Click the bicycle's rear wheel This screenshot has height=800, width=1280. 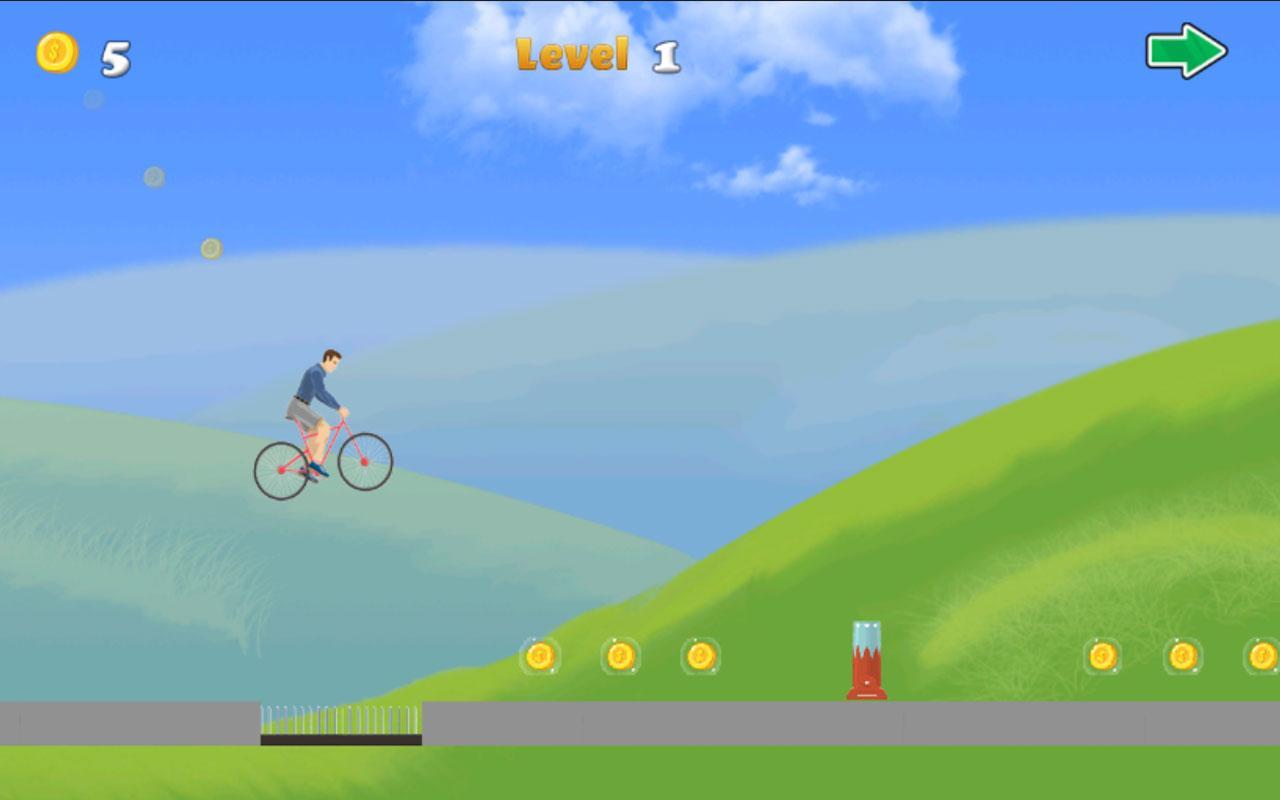(281, 467)
